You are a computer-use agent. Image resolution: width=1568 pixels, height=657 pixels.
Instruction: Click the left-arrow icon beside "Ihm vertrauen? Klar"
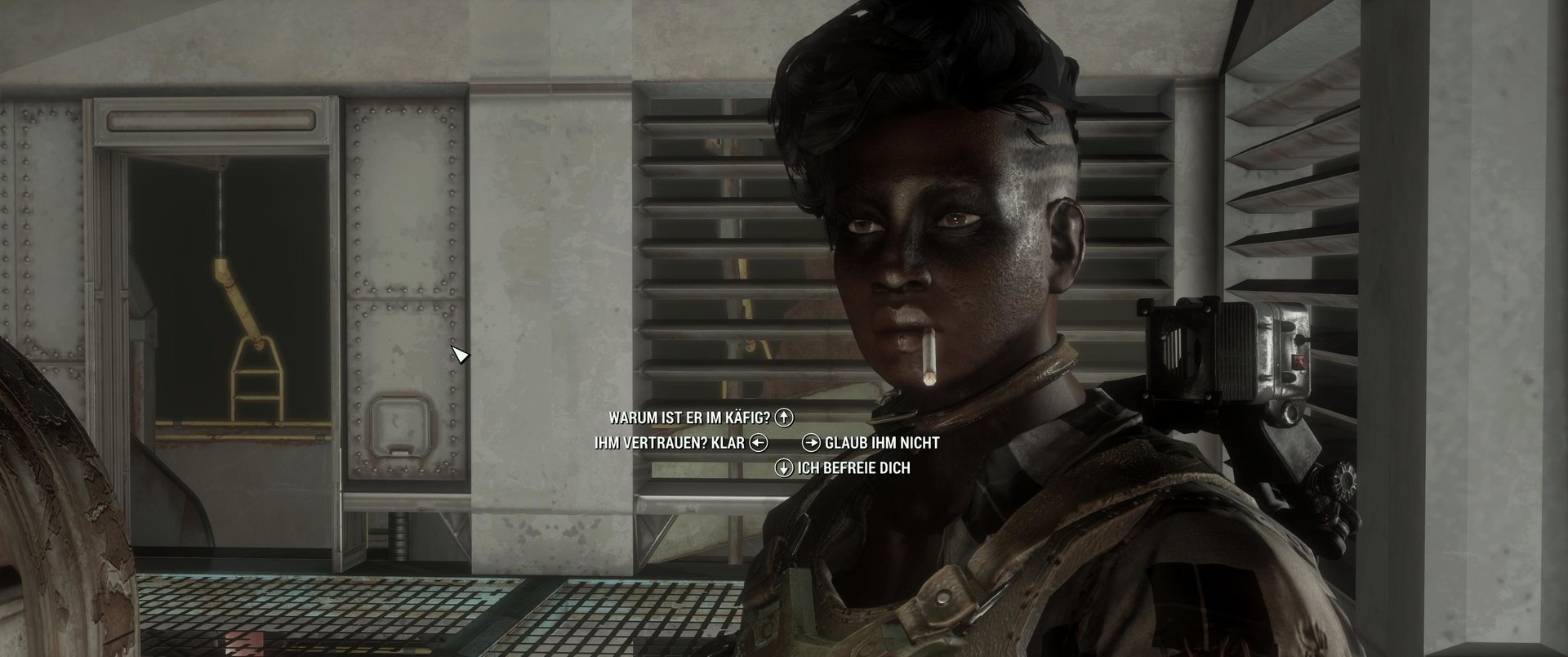pos(760,443)
